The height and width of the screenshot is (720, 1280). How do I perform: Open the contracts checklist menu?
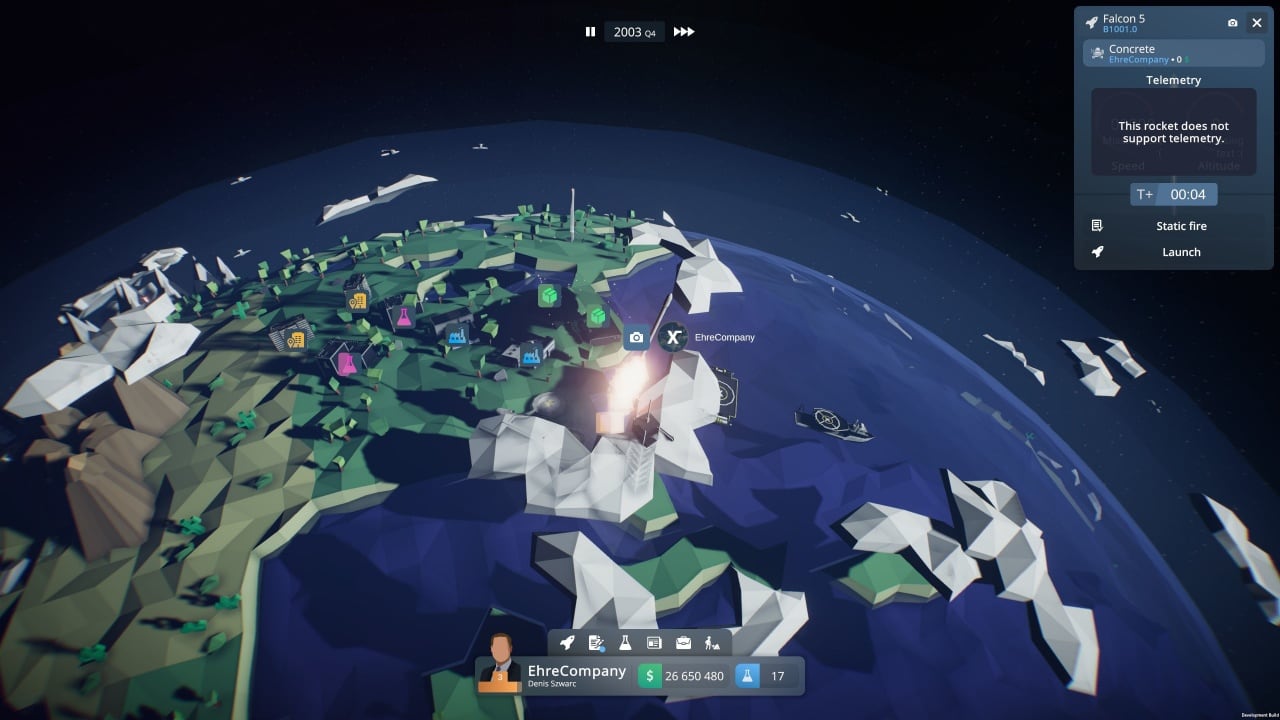coord(597,643)
